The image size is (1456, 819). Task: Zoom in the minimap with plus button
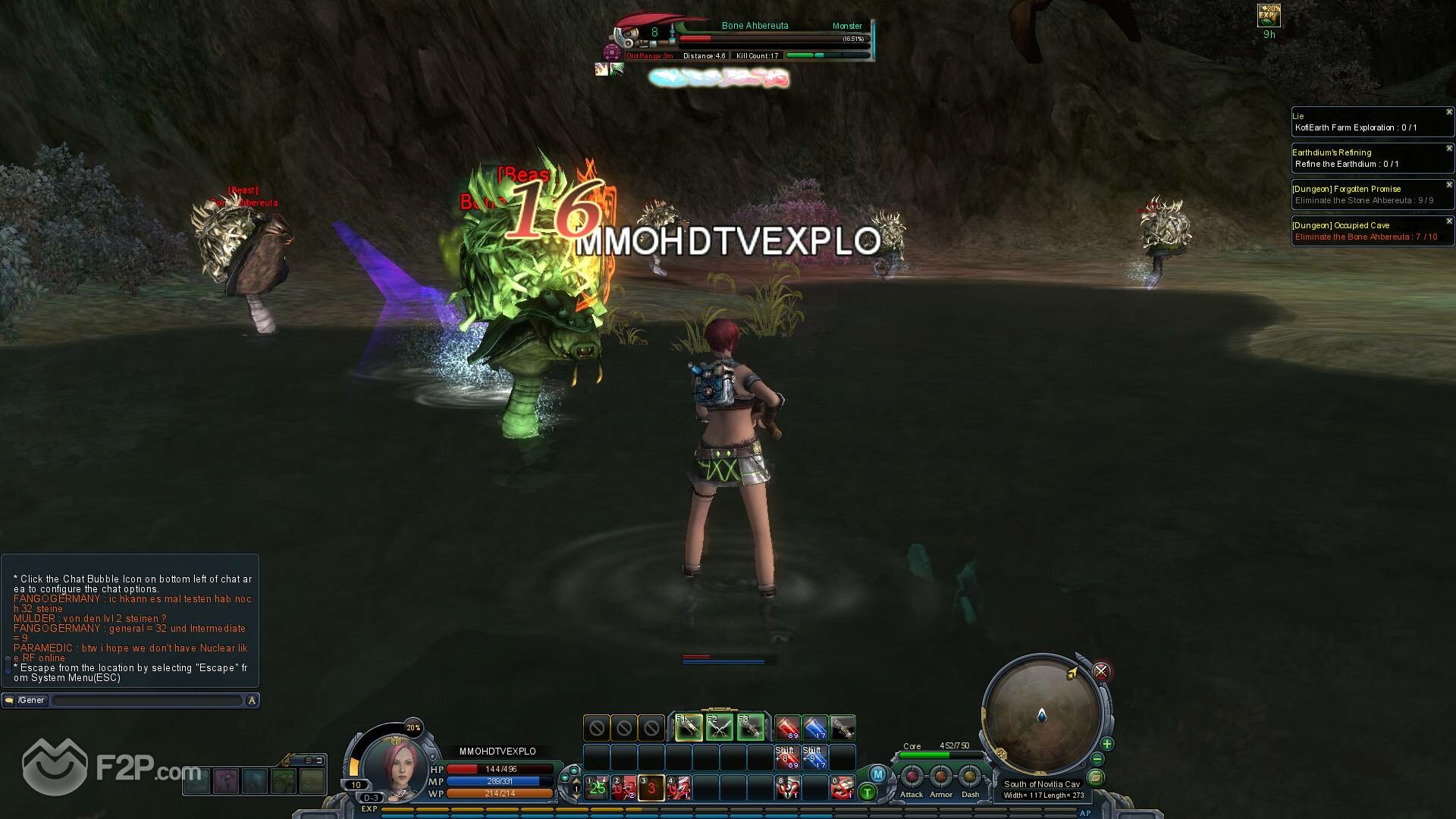click(x=1107, y=744)
